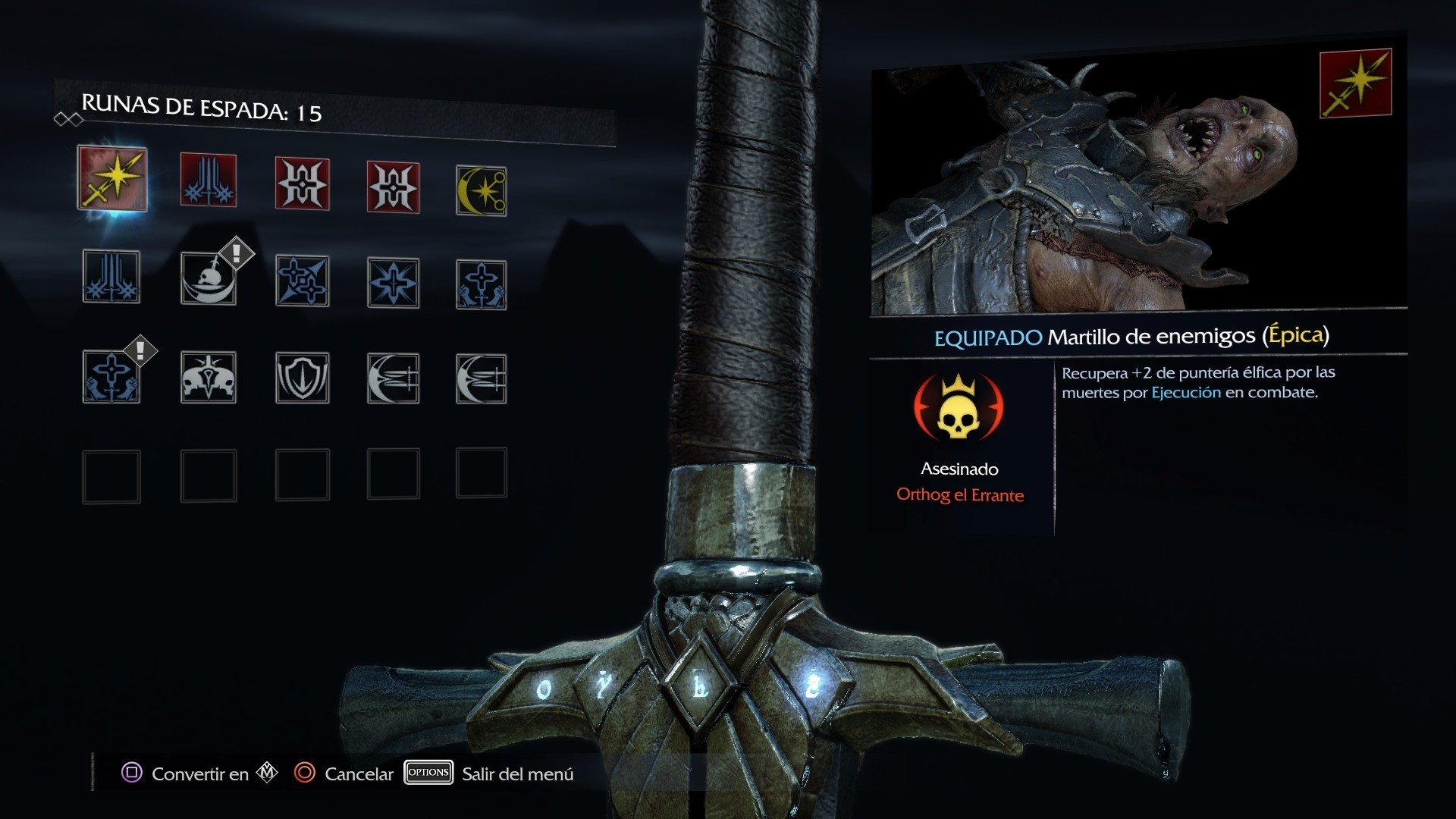The width and height of the screenshot is (1456, 819).
Task: Pick the dark rune with three blue swords
Action: [x=111, y=277]
